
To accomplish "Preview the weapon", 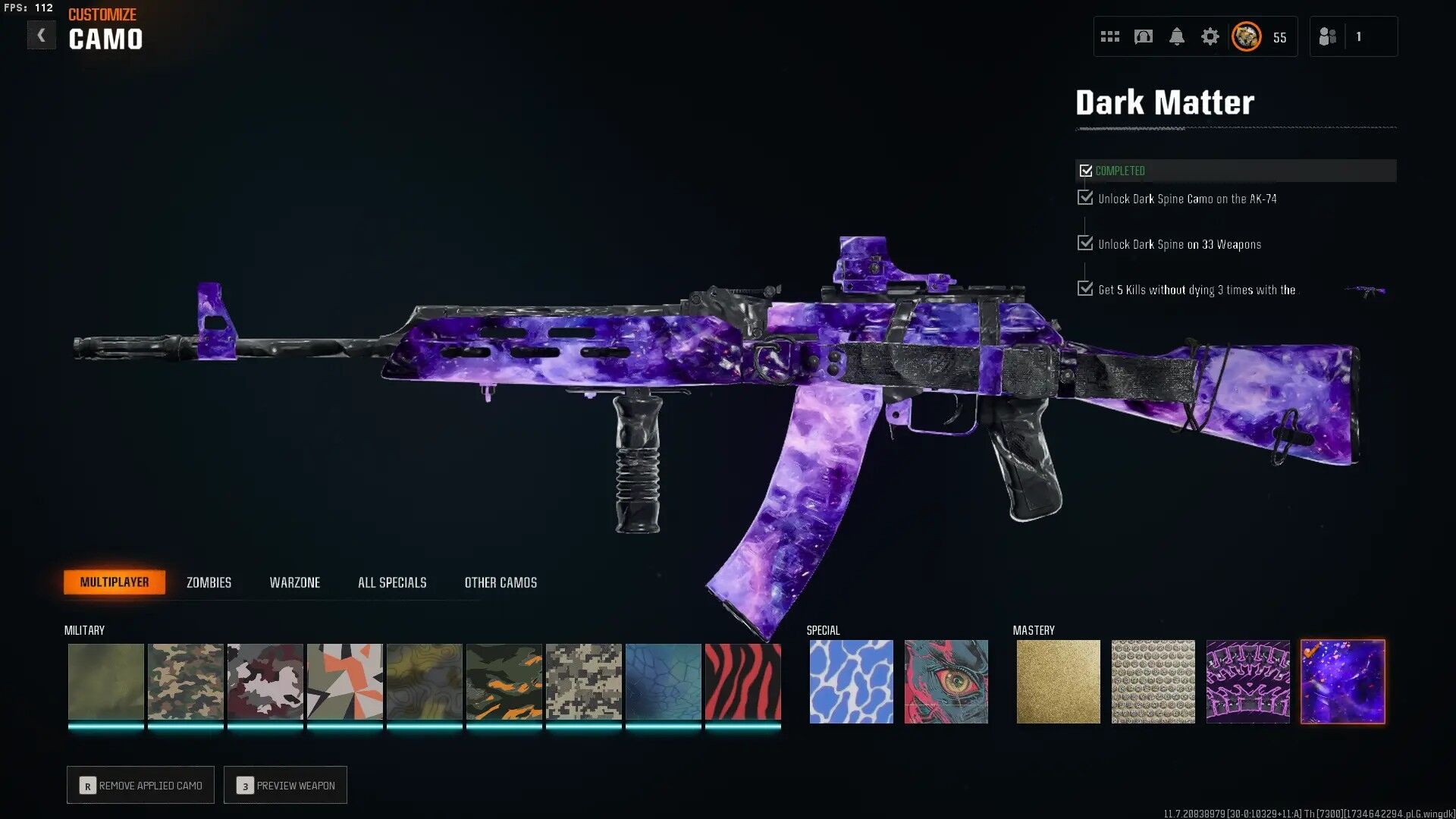I will click(x=286, y=785).
